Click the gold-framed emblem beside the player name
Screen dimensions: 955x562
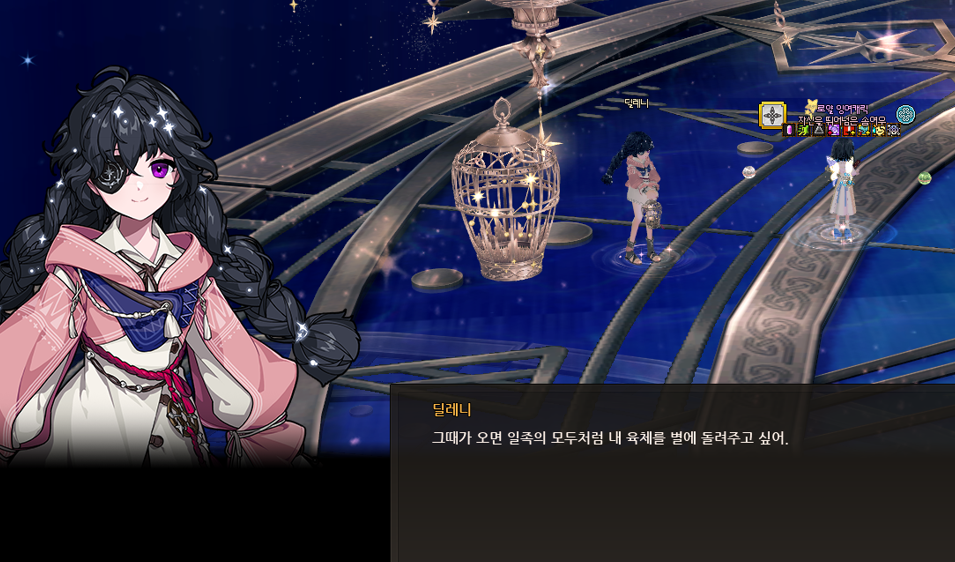point(772,115)
